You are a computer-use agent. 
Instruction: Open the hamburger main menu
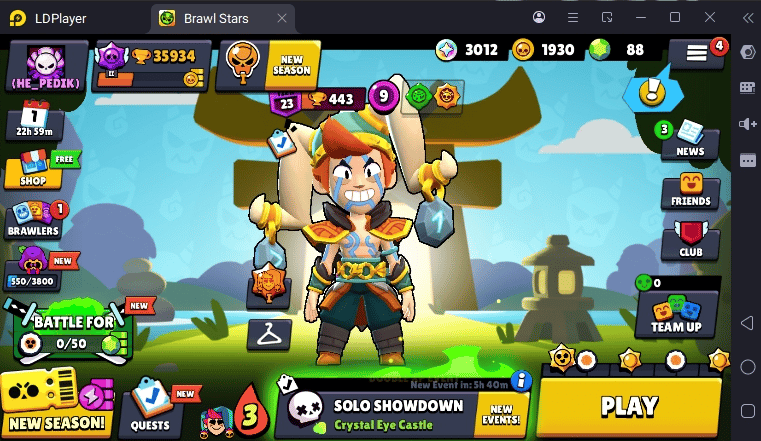[696, 55]
